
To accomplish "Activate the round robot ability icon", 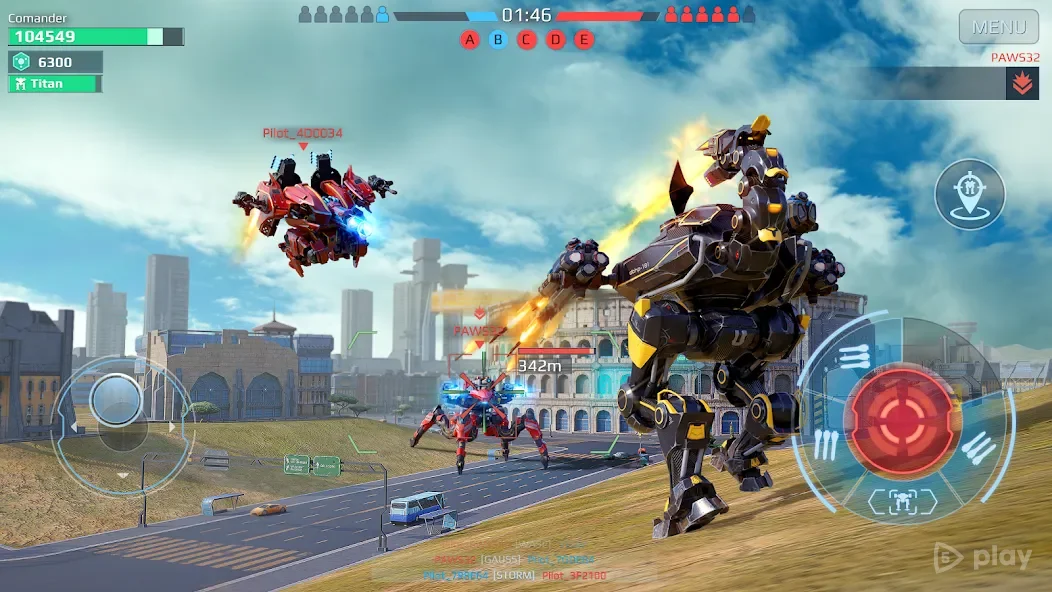I will click(x=970, y=194).
